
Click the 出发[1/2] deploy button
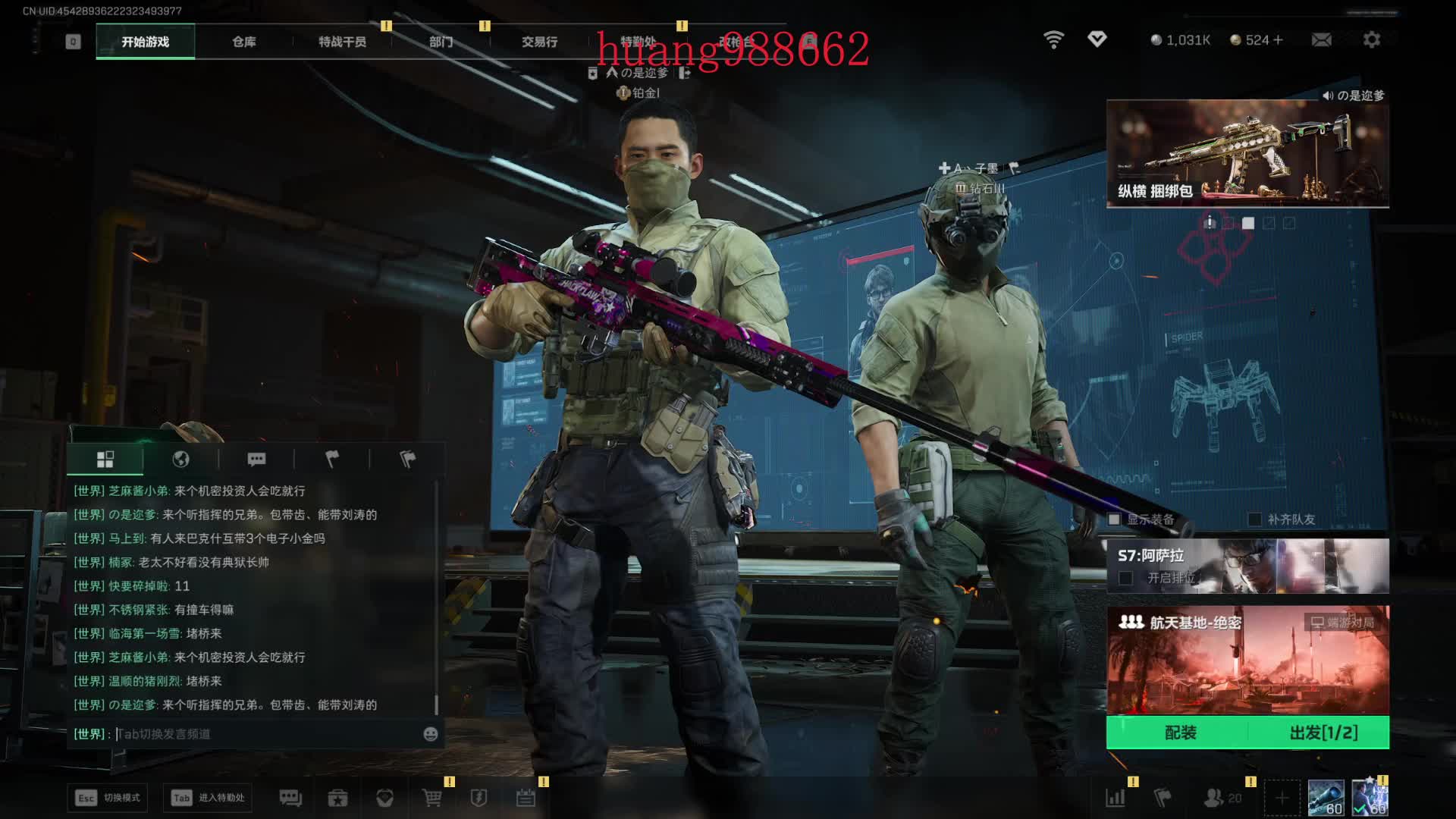[x=1323, y=733]
